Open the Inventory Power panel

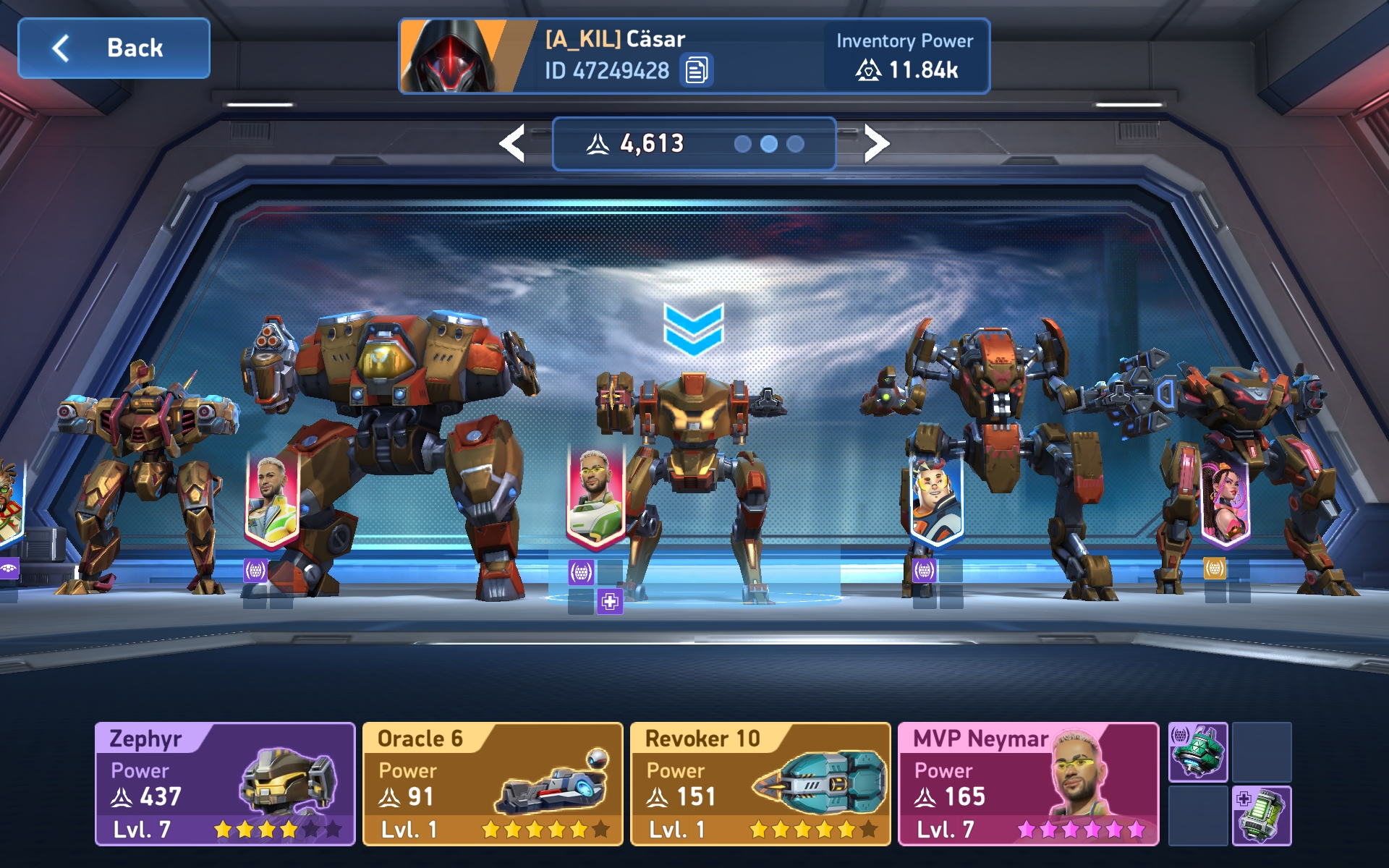pos(906,56)
